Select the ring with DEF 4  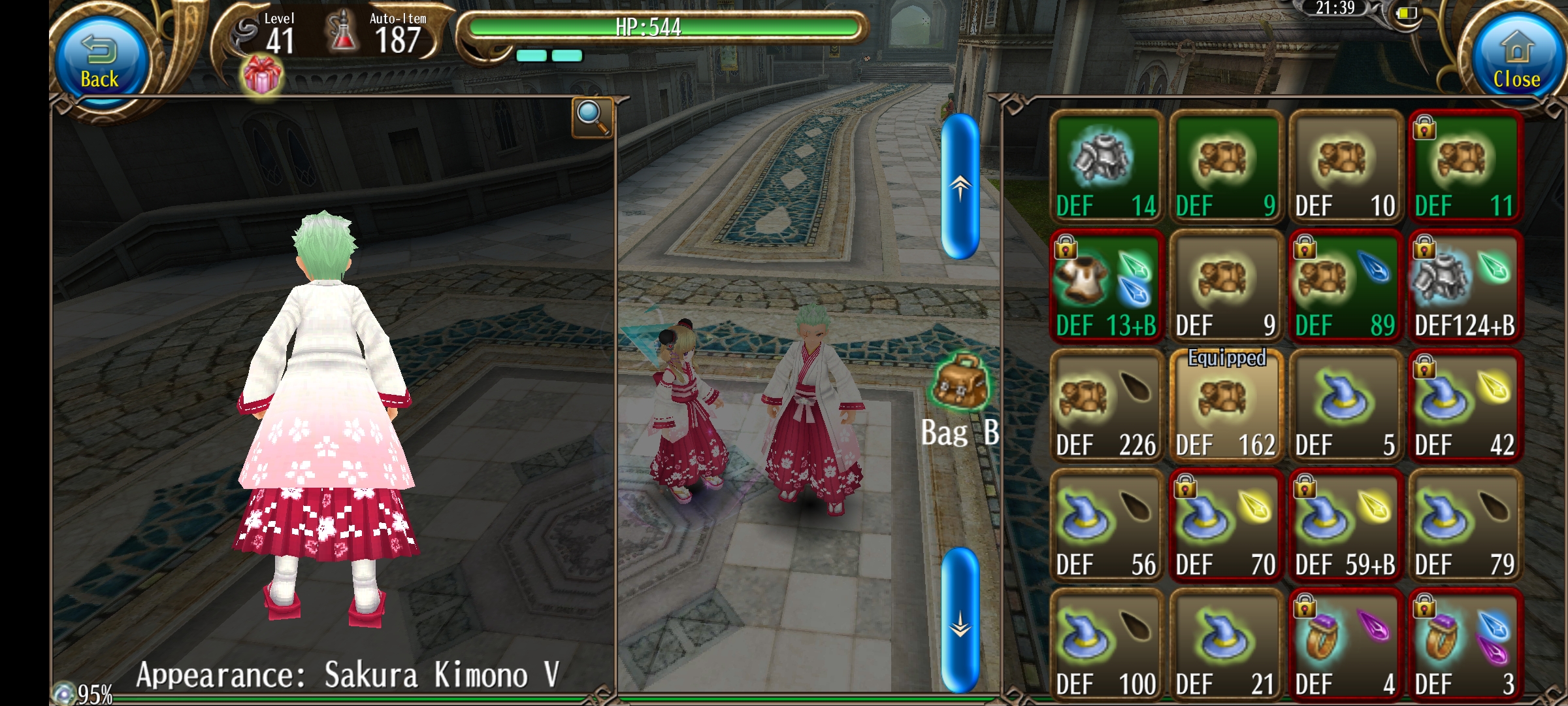(1346, 645)
